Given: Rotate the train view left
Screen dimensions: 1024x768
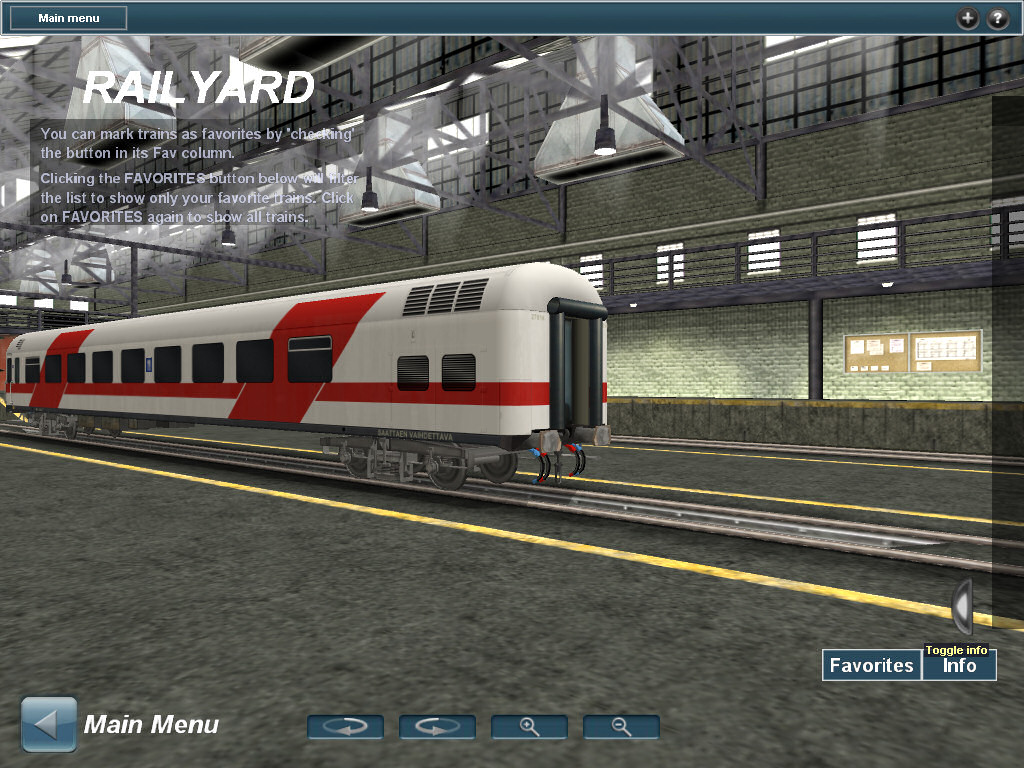Looking at the screenshot, I should pyautogui.click(x=345, y=727).
